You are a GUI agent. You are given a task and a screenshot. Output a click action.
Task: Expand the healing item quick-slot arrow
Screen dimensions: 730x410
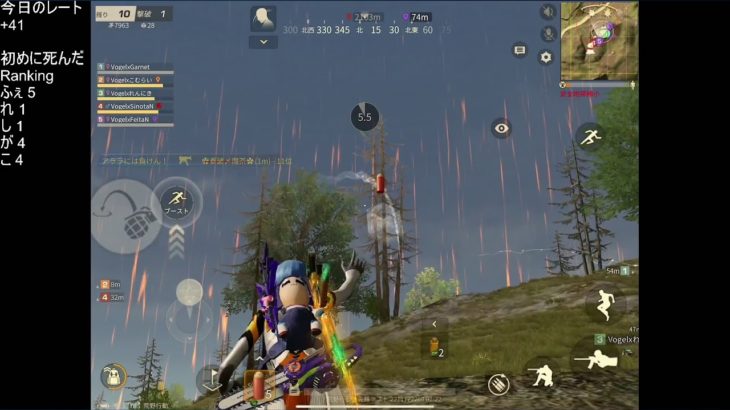point(433,324)
